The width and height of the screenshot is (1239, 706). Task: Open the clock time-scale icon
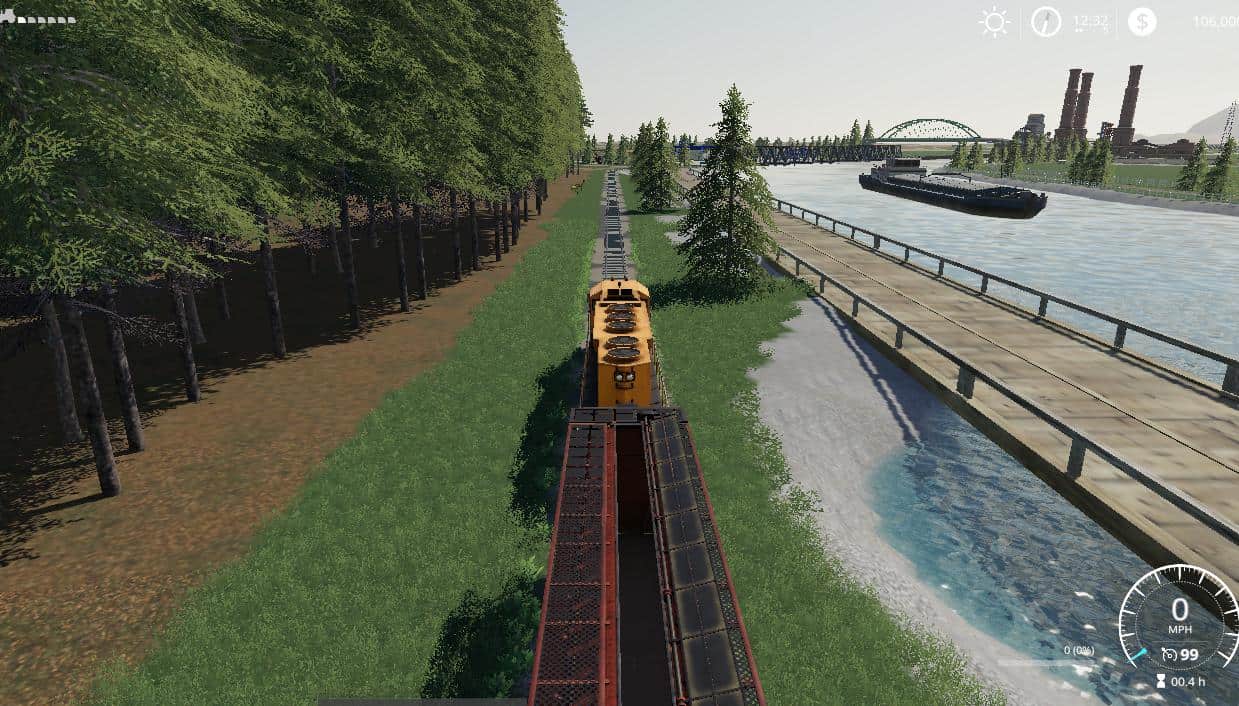1046,22
